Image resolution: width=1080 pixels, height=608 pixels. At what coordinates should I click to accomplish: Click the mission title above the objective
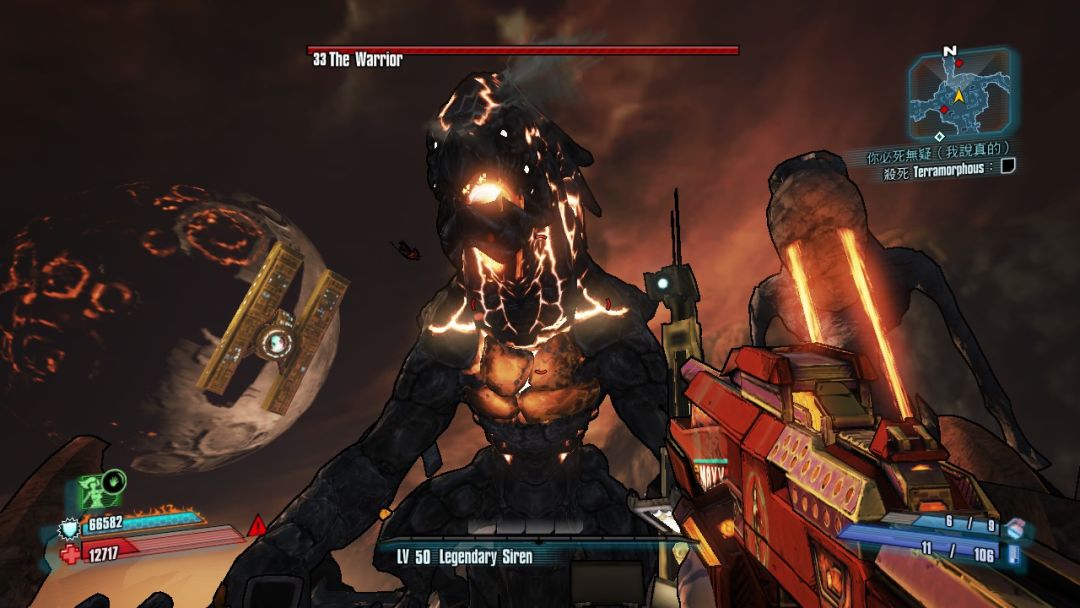(930, 152)
